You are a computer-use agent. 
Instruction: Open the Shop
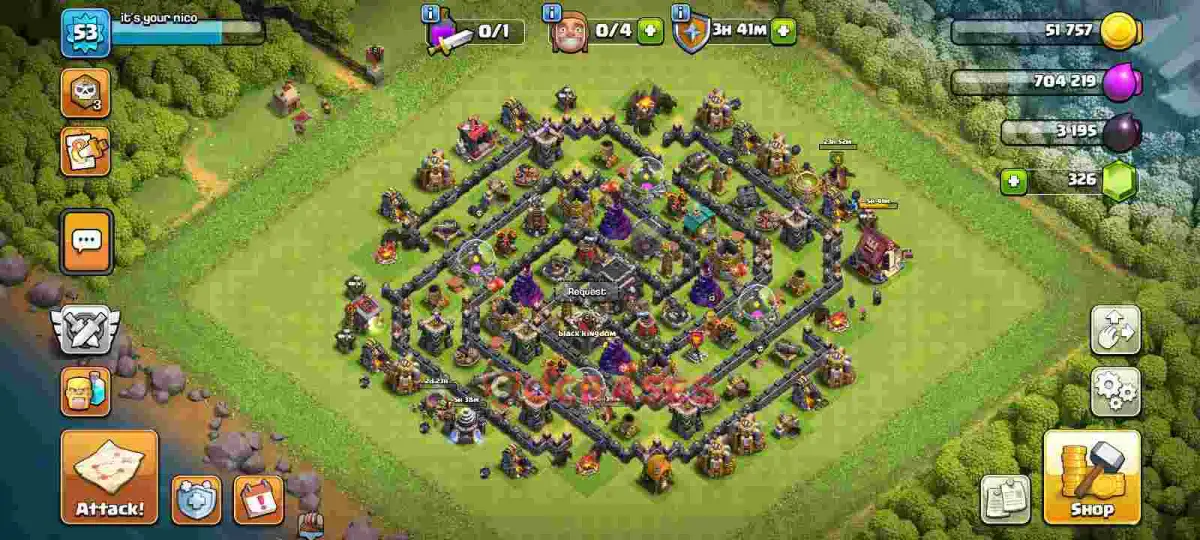(1092, 477)
